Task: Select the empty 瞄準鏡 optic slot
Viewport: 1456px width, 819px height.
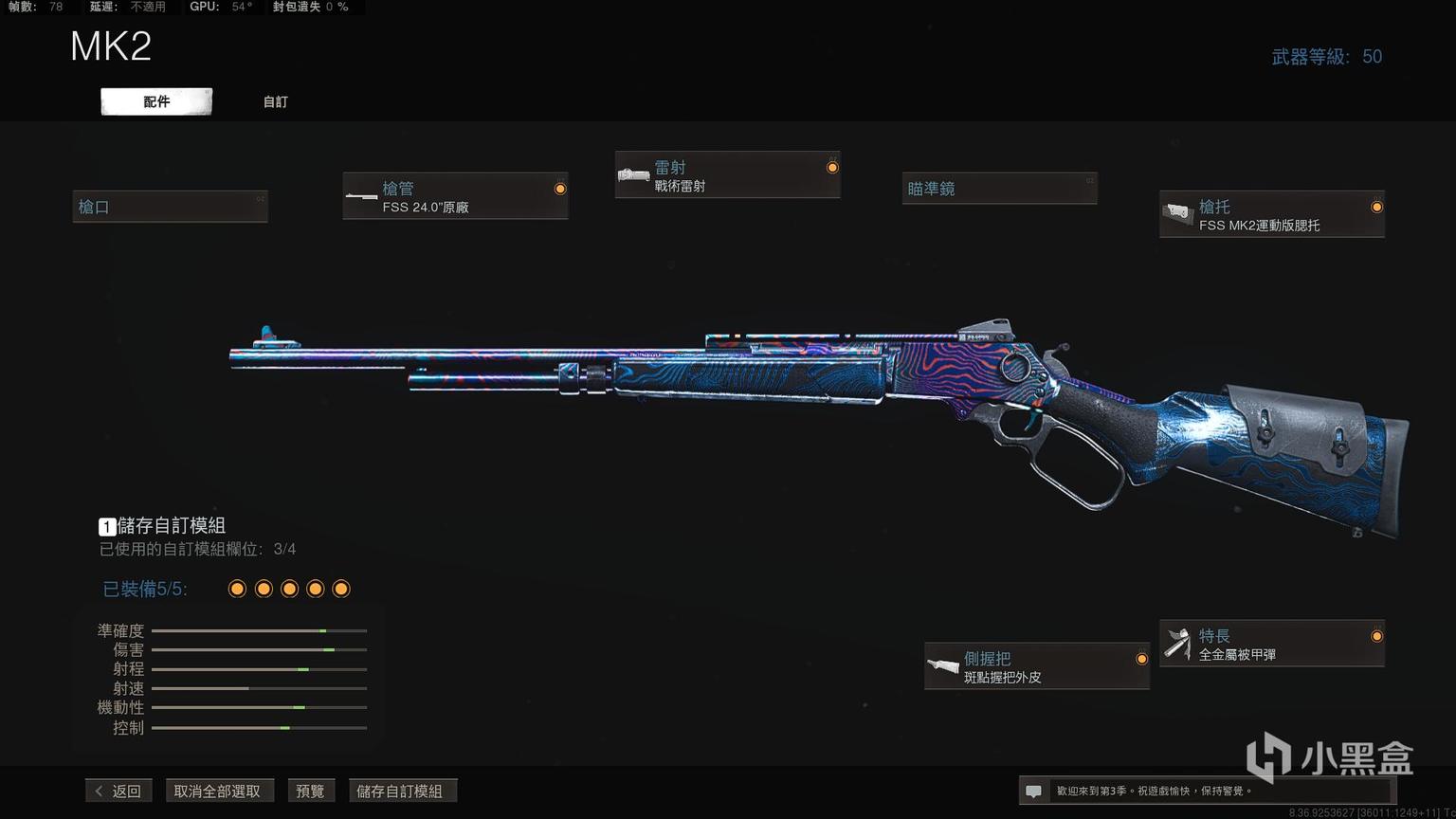Action: 999,189
